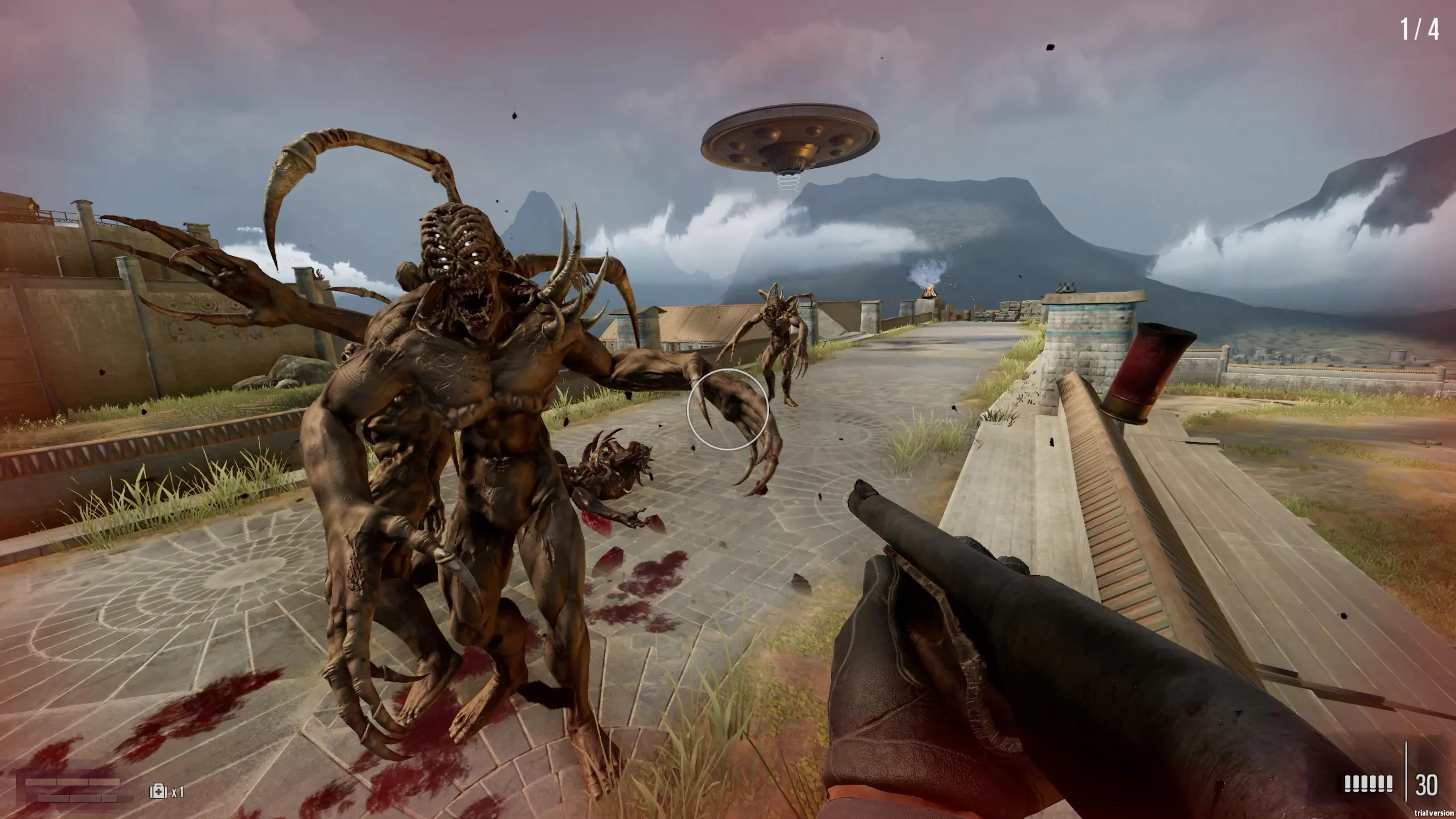The height and width of the screenshot is (819, 1456).
Task: Click the ammo magazine bars icon
Action: coord(1368,783)
